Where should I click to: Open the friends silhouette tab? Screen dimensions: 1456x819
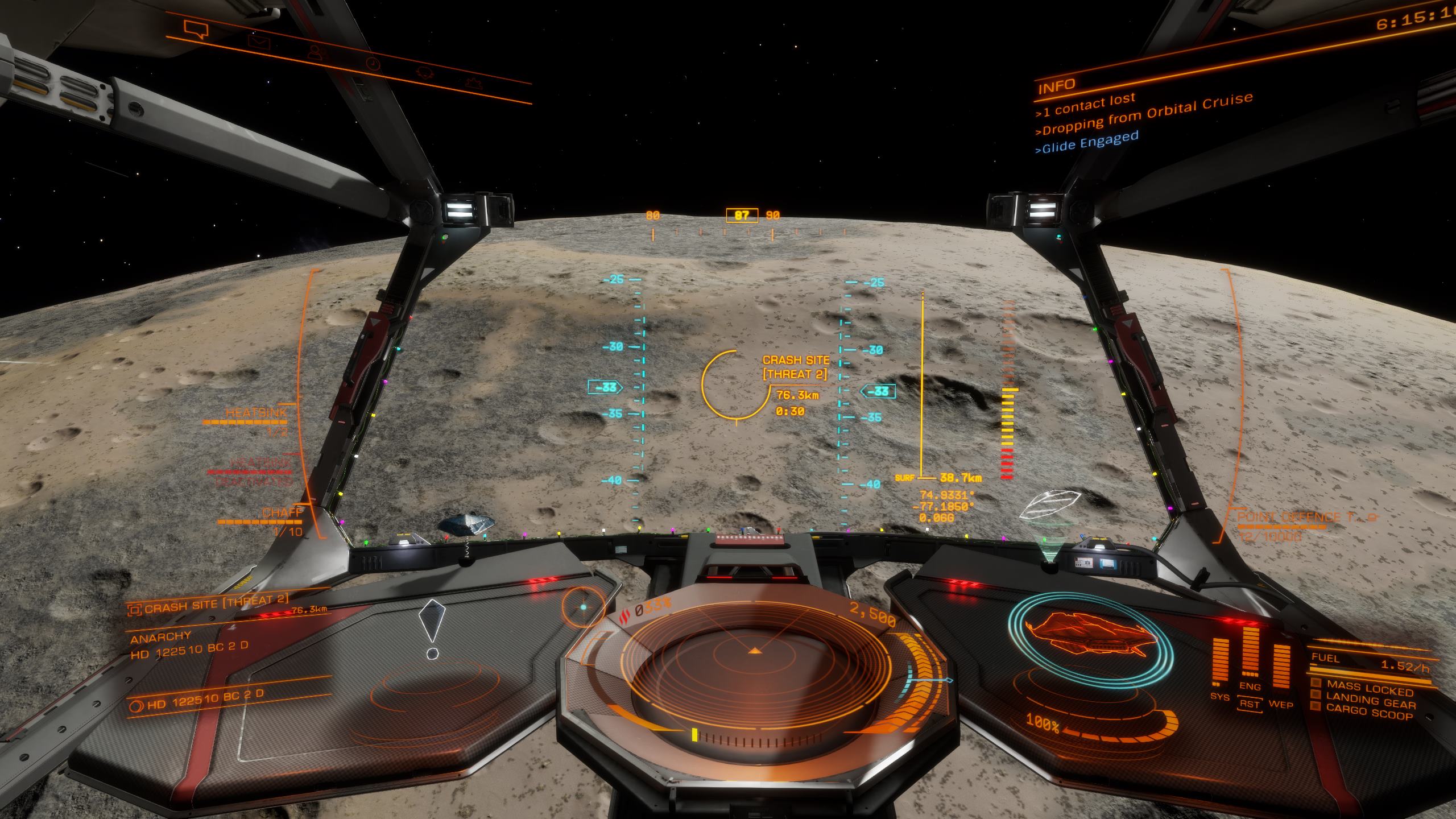[x=315, y=52]
